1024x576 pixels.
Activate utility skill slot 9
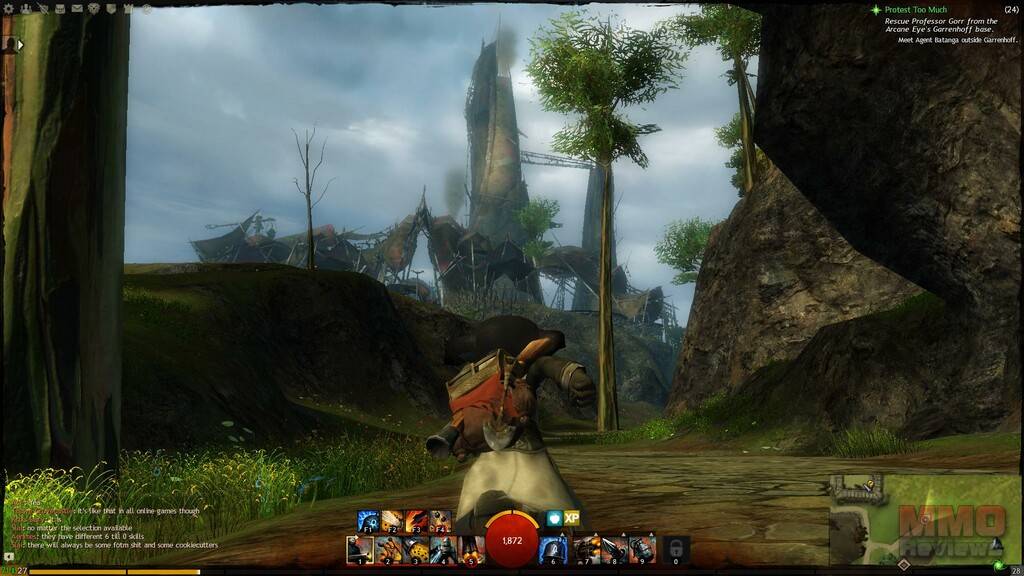[641, 549]
